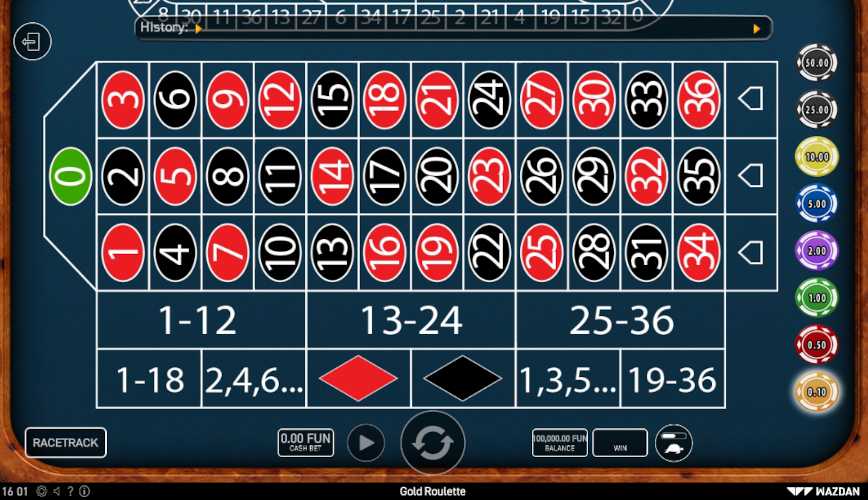Click the autoplay triangle button
This screenshot has width=868, height=500.
point(366,442)
